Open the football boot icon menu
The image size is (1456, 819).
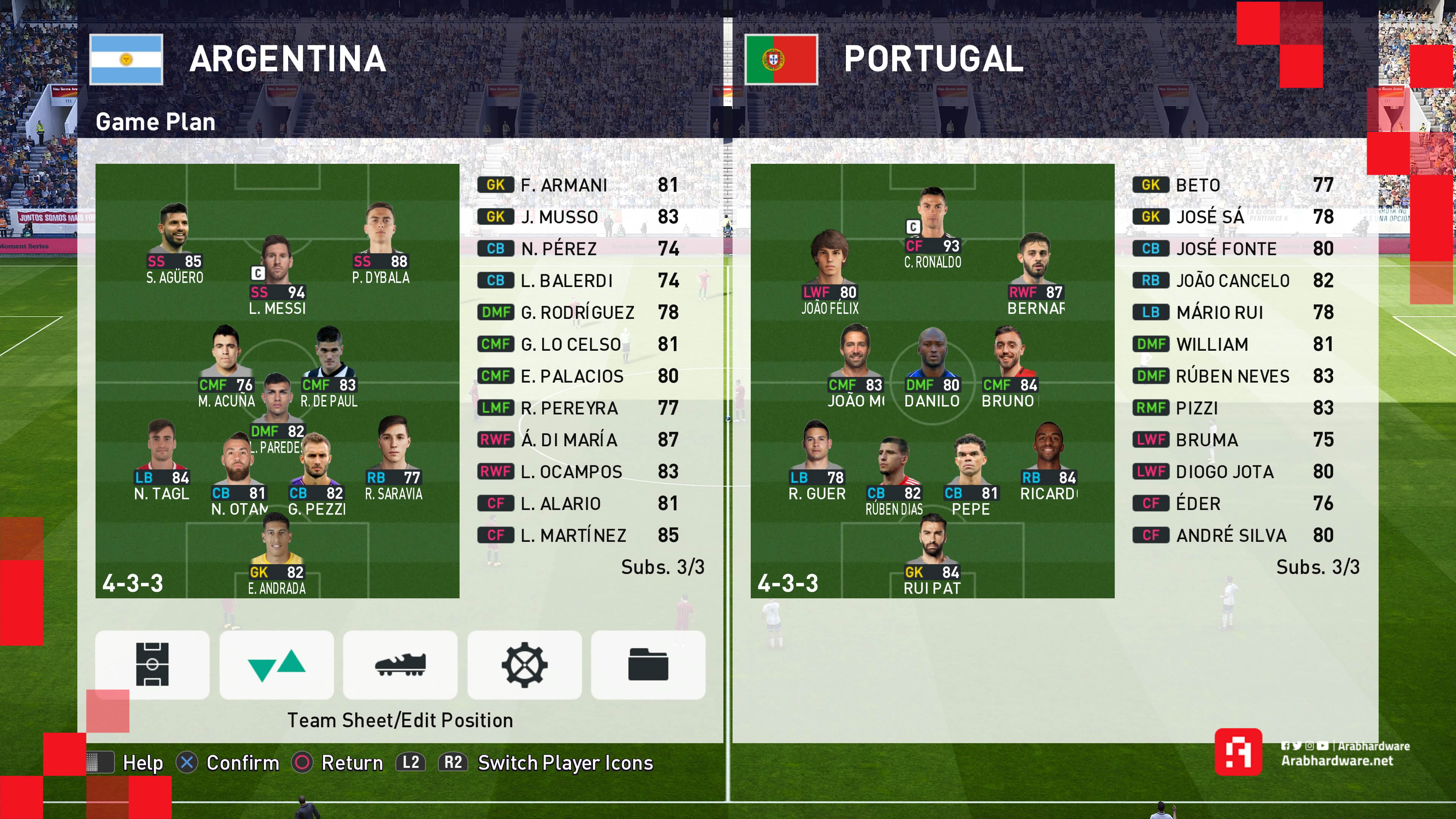click(x=400, y=664)
